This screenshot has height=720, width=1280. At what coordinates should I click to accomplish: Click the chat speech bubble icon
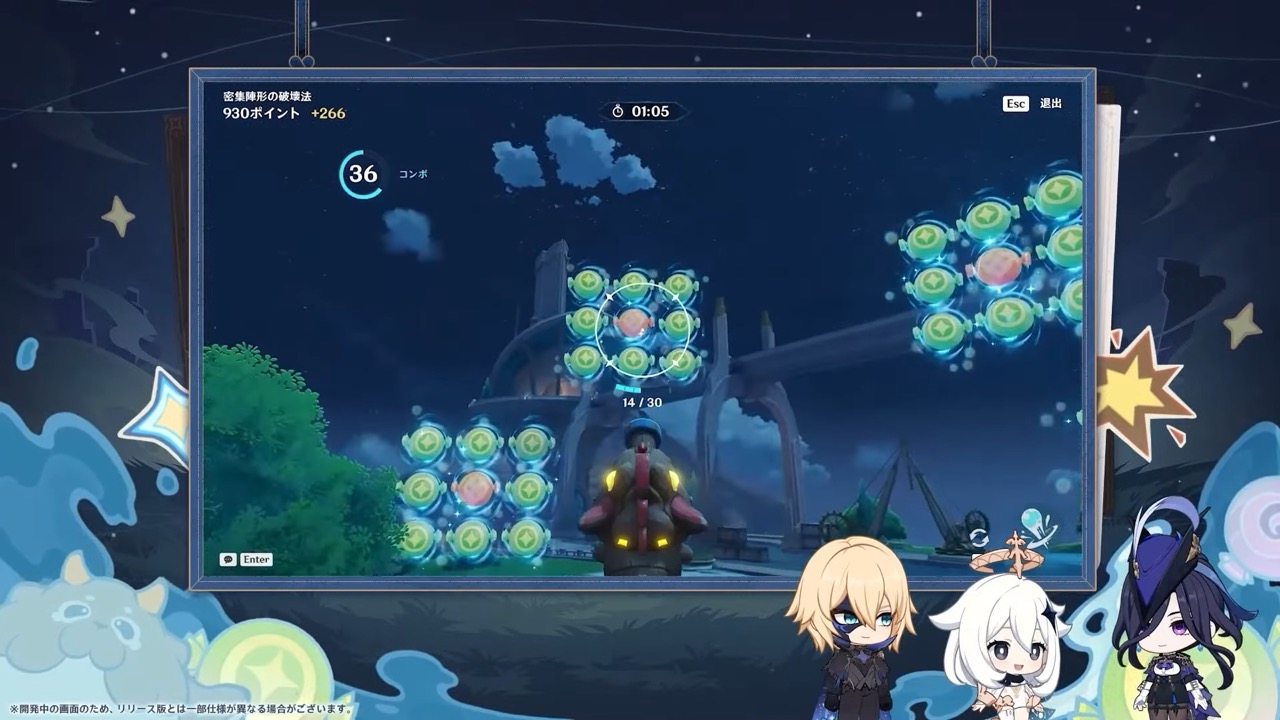pyautogui.click(x=230, y=559)
